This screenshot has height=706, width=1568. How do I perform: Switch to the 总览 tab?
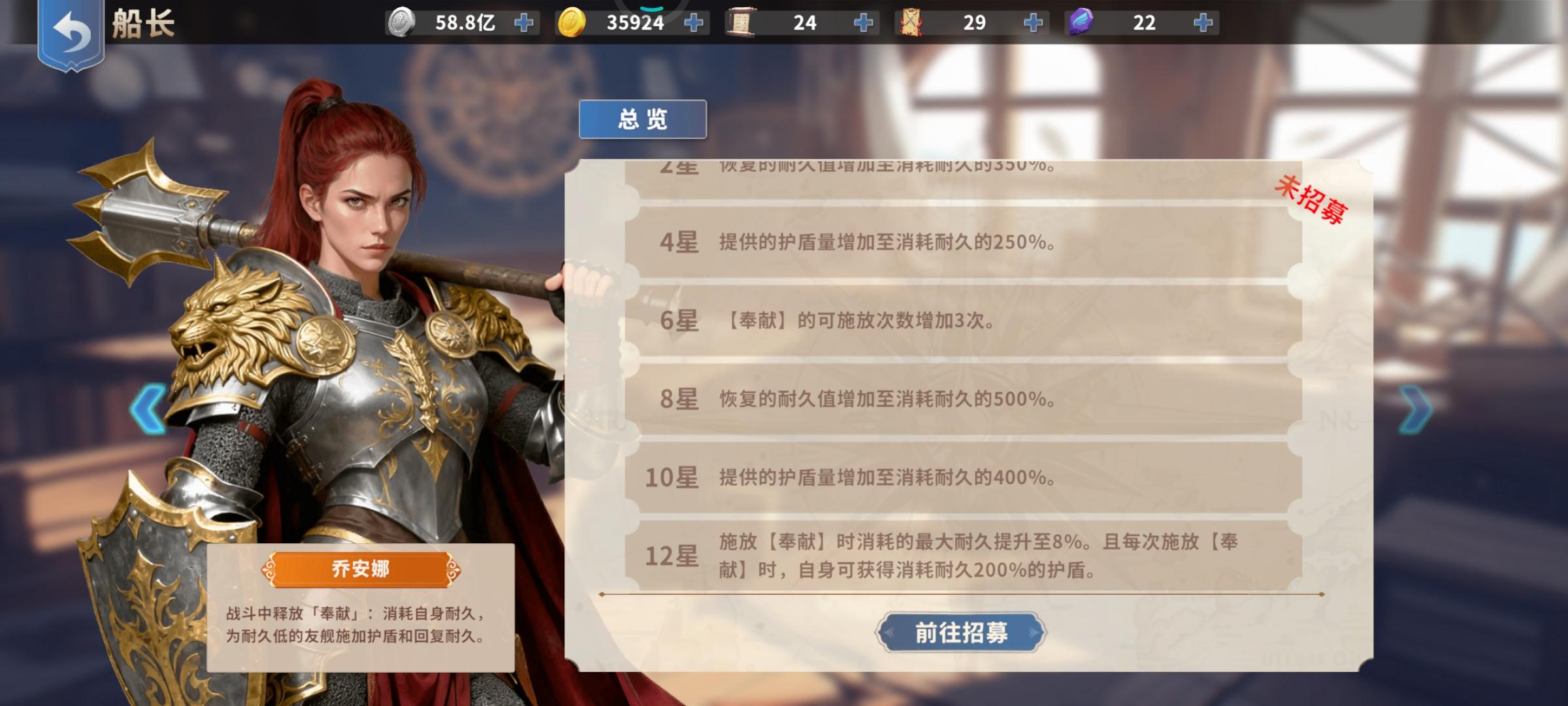(644, 118)
